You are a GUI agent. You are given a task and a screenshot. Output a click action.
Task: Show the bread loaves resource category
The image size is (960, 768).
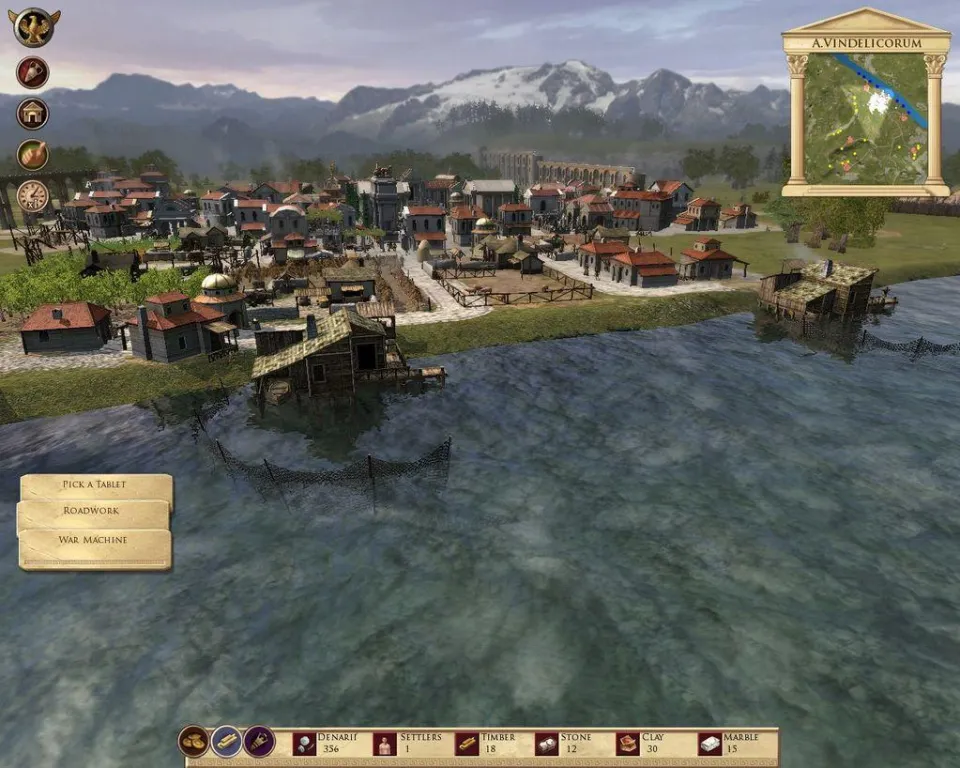pyautogui.click(x=194, y=741)
